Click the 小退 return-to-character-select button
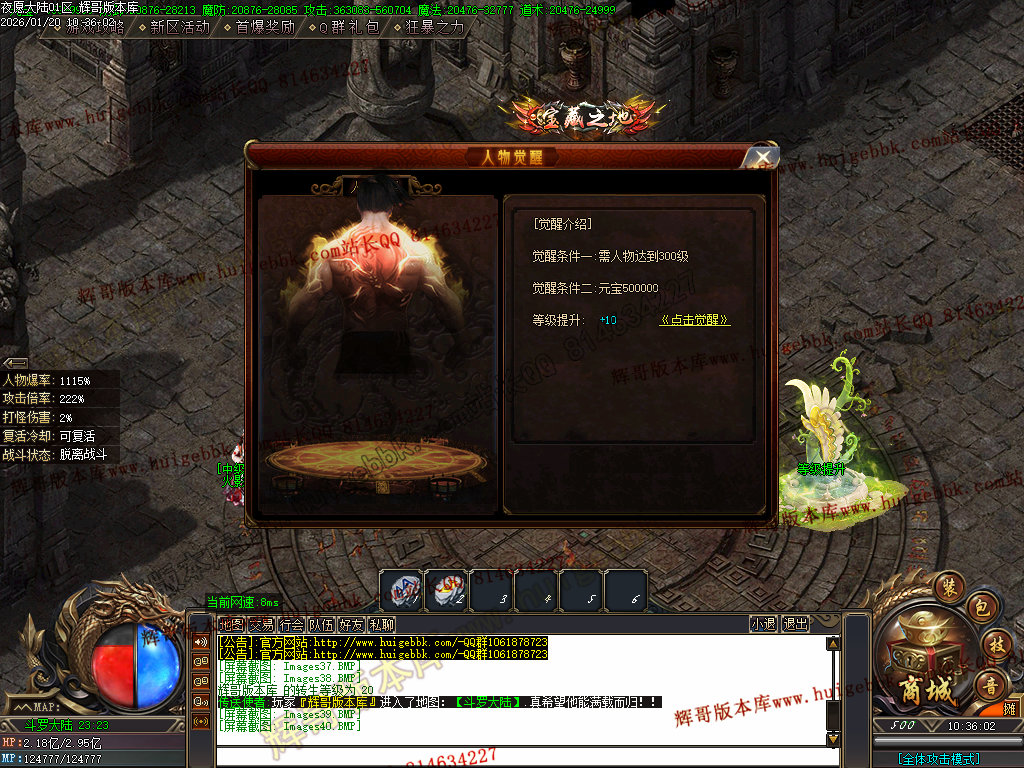Image resolution: width=1024 pixels, height=768 pixels. point(763,624)
